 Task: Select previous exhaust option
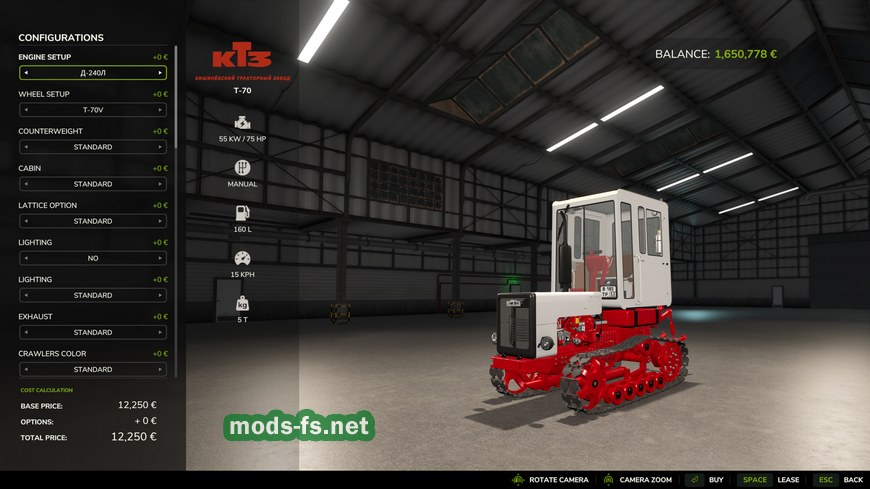[26, 332]
